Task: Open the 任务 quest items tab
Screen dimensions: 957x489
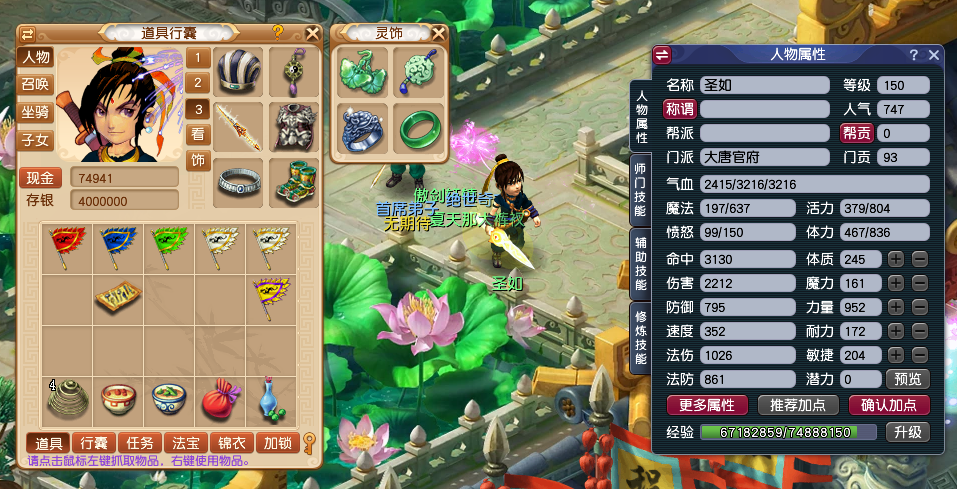Action: pyautogui.click(x=139, y=442)
